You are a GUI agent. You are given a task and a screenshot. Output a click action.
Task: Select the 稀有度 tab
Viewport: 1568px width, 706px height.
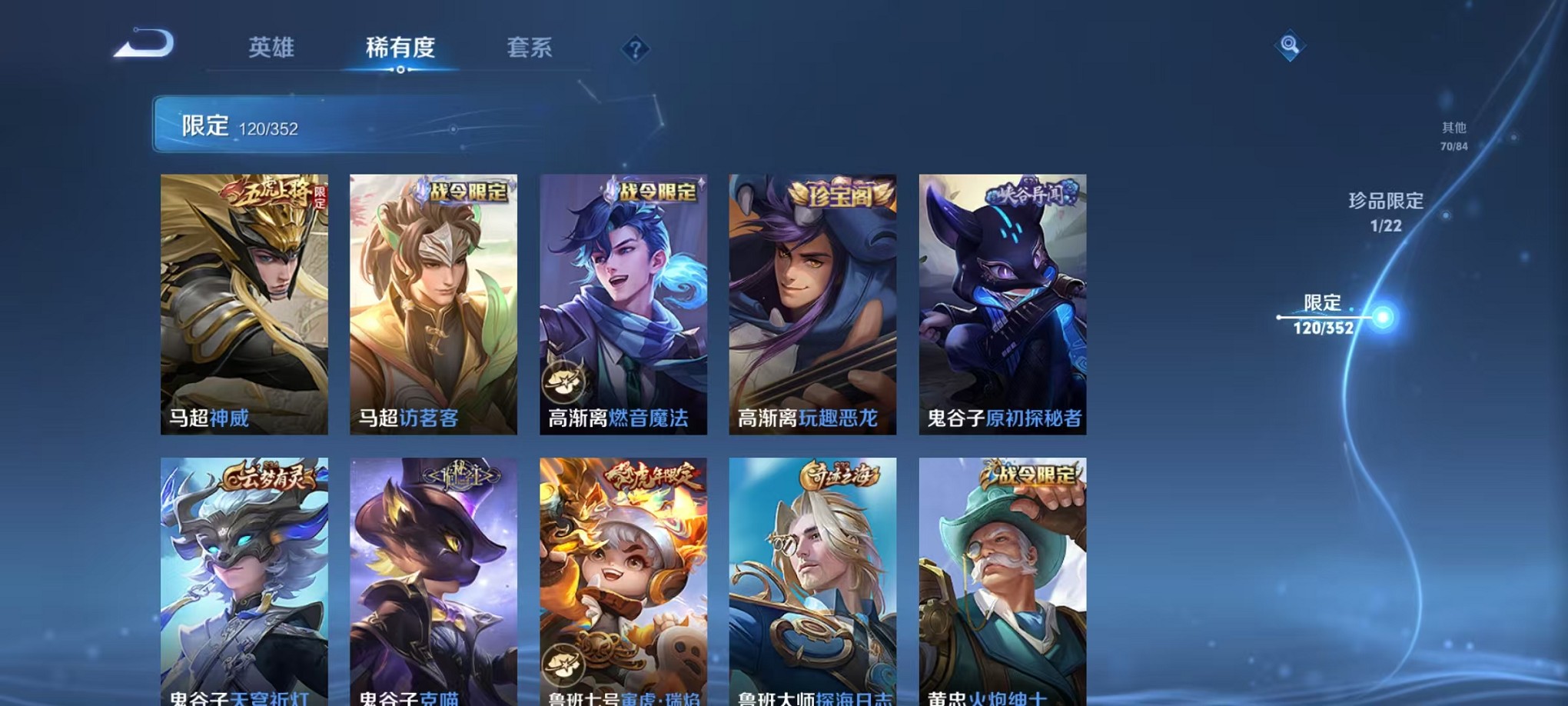tap(399, 48)
